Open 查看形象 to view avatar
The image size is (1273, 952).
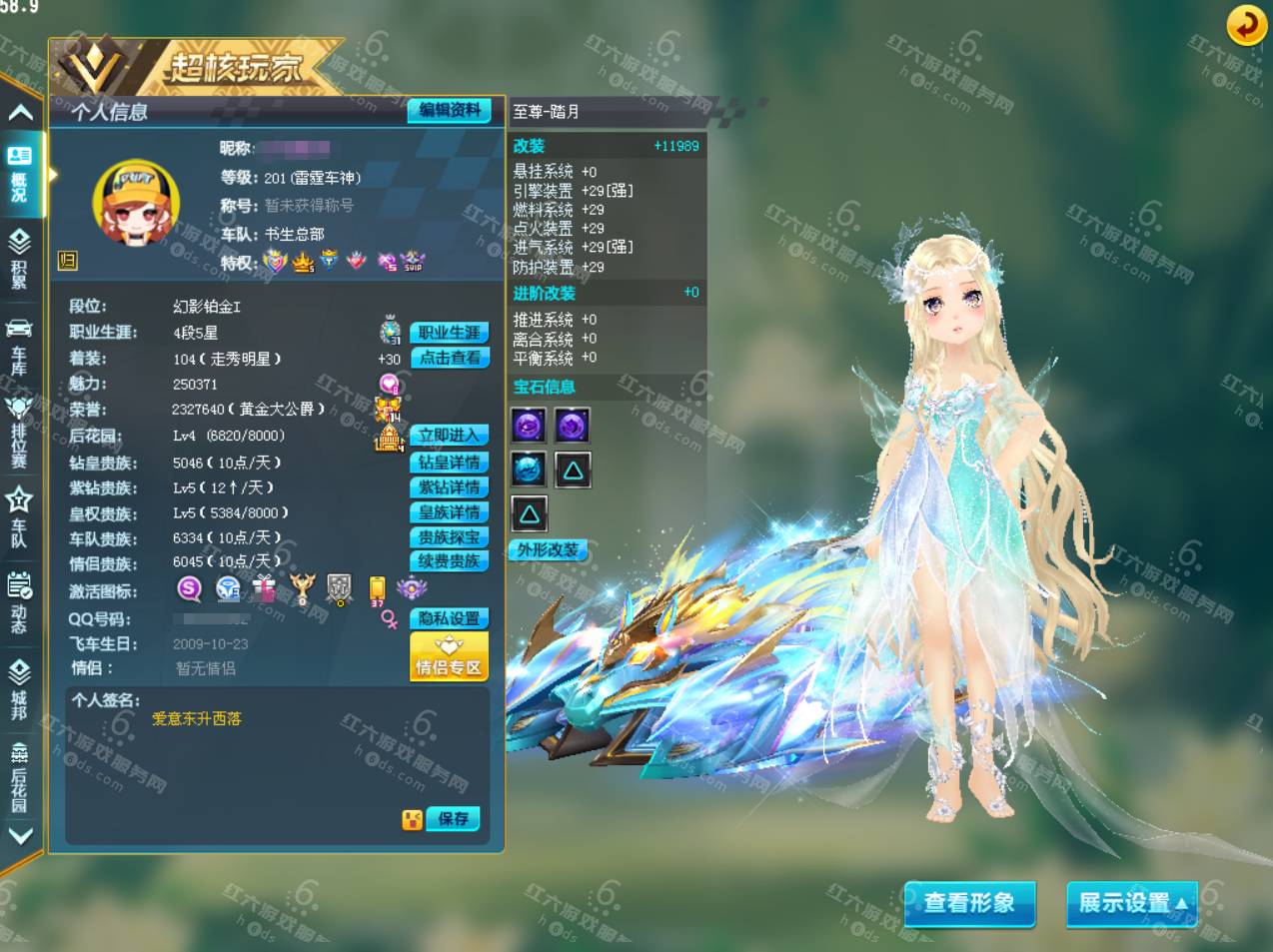click(968, 903)
